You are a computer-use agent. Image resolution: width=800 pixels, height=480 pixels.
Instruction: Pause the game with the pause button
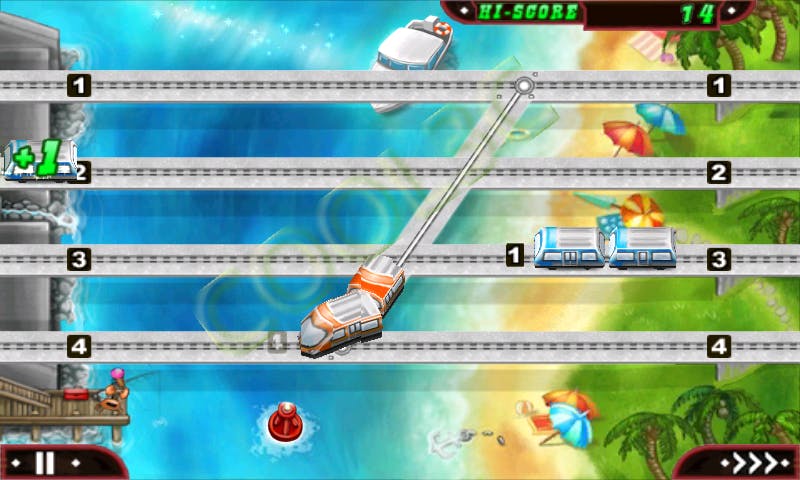point(44,463)
